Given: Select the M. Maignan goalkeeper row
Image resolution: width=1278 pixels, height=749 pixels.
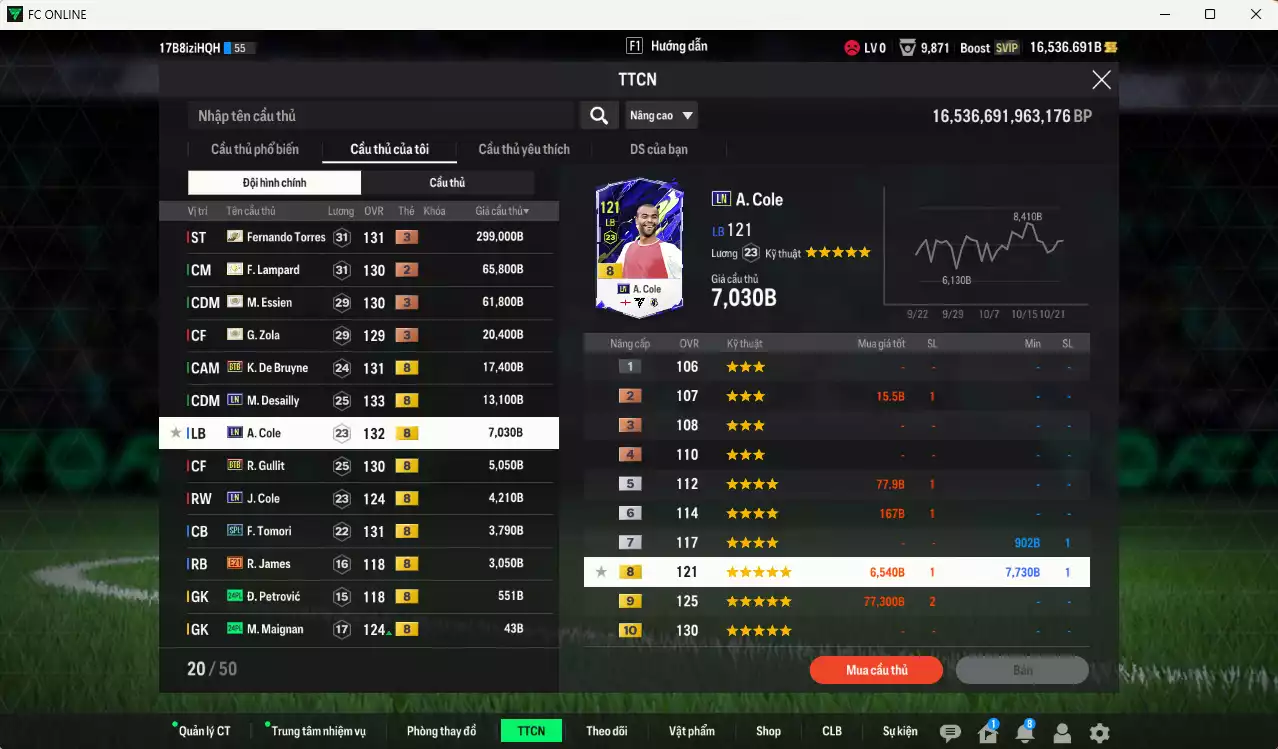Looking at the screenshot, I should pos(275,629).
